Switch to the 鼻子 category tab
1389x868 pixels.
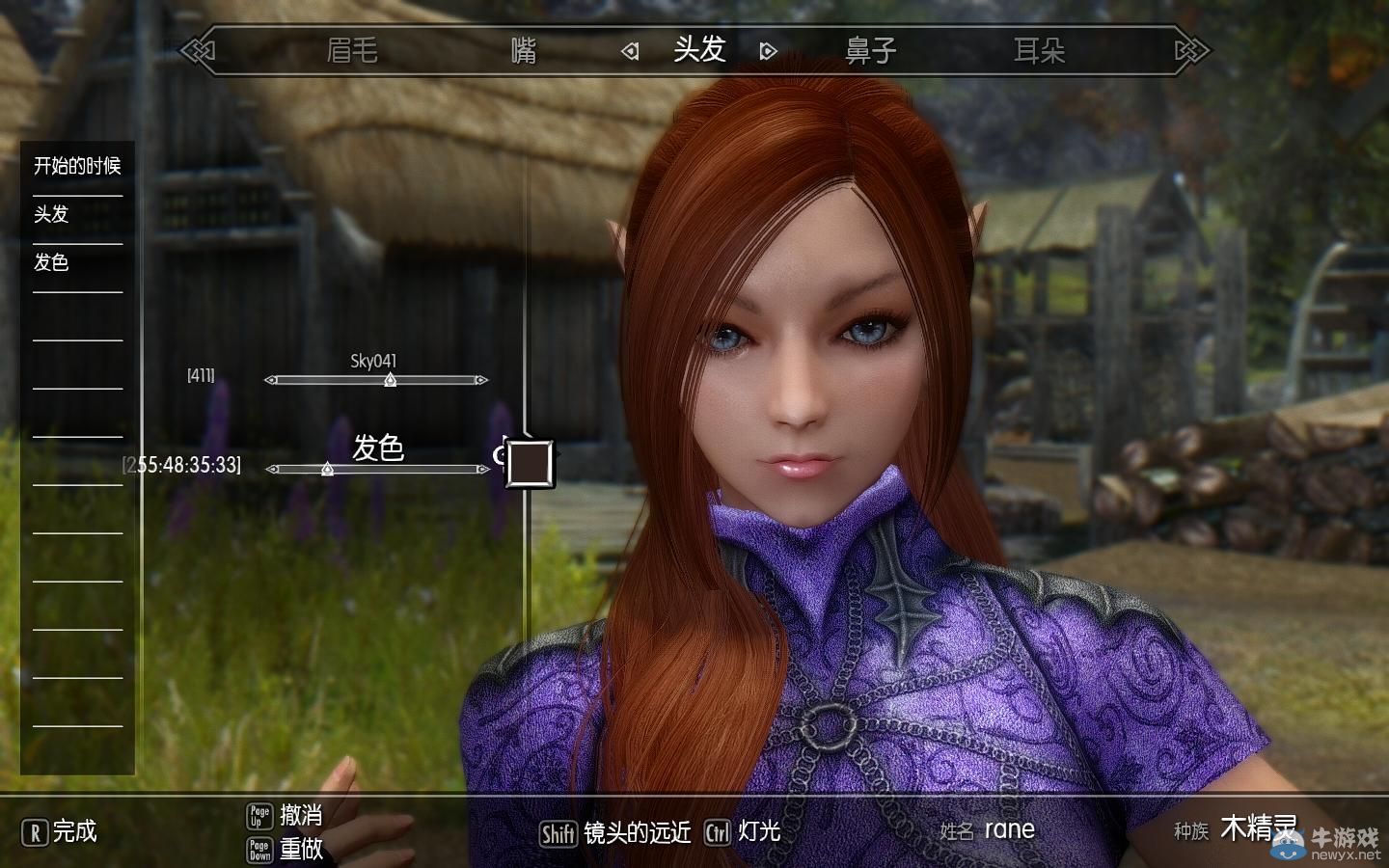click(871, 50)
